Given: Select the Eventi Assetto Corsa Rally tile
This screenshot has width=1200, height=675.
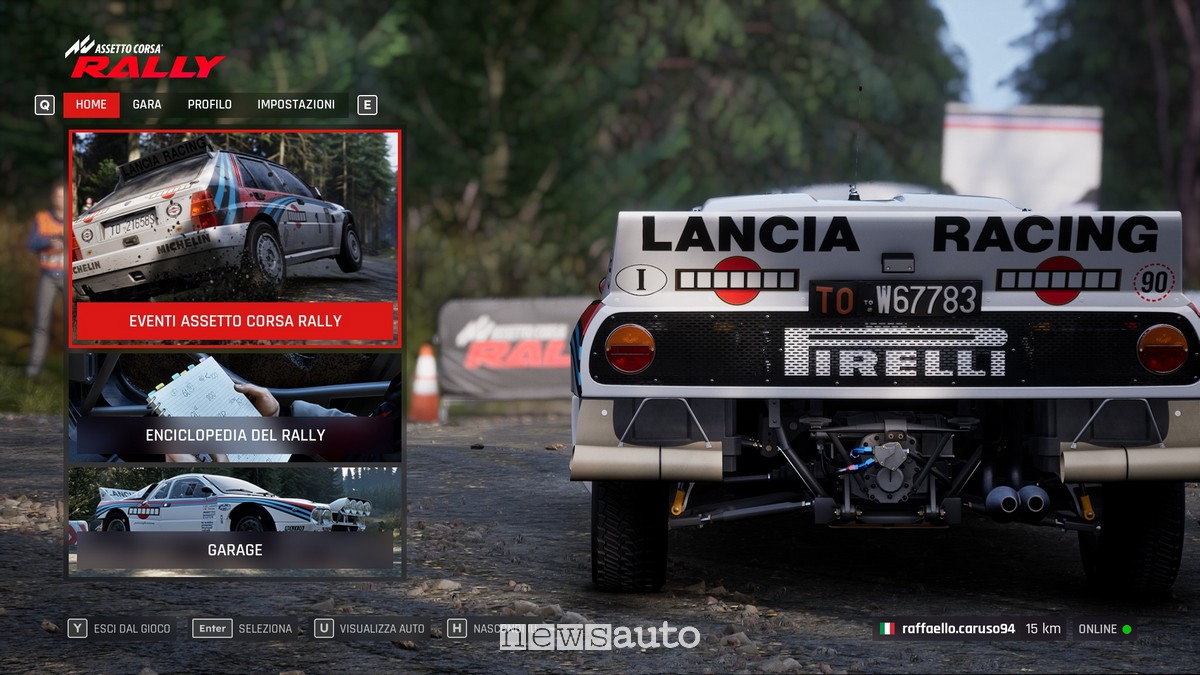Looking at the screenshot, I should (x=235, y=238).
